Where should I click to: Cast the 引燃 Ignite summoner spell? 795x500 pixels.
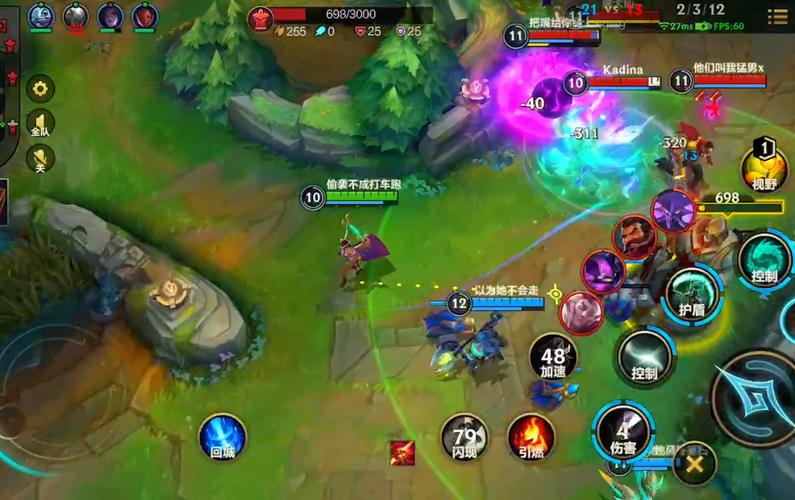point(531,438)
